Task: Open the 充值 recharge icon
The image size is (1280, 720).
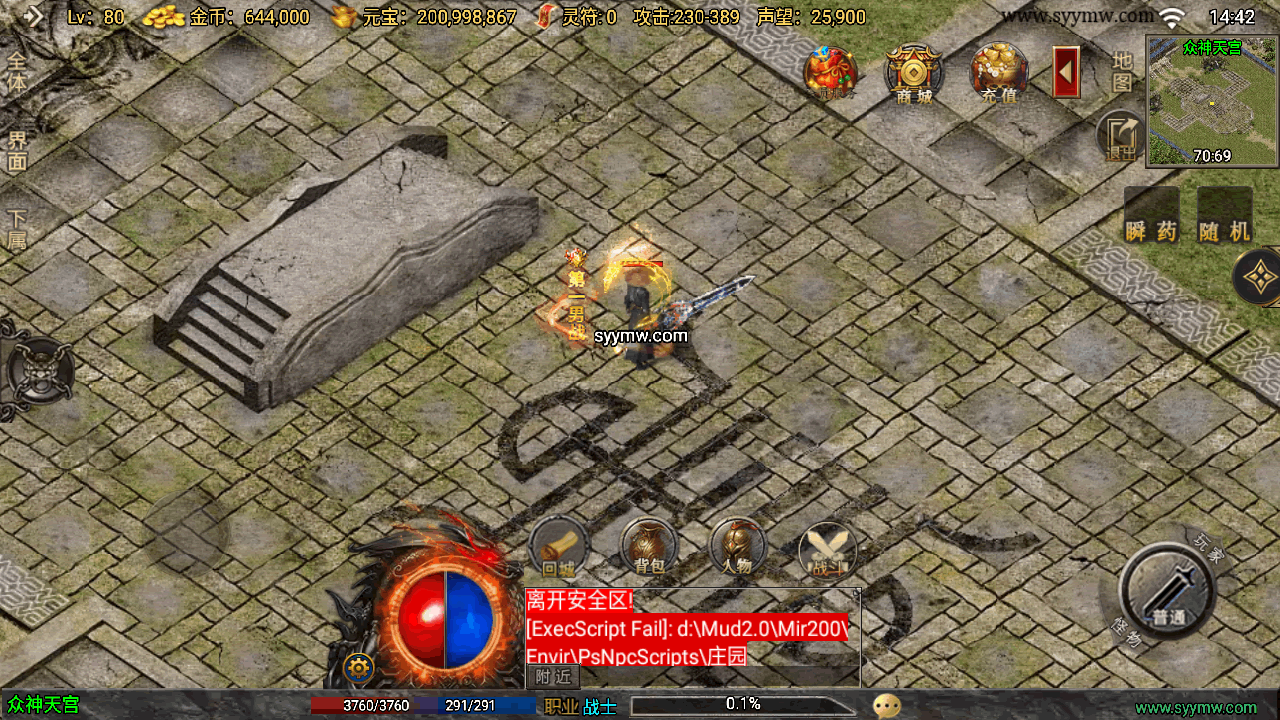Action: click(x=999, y=72)
